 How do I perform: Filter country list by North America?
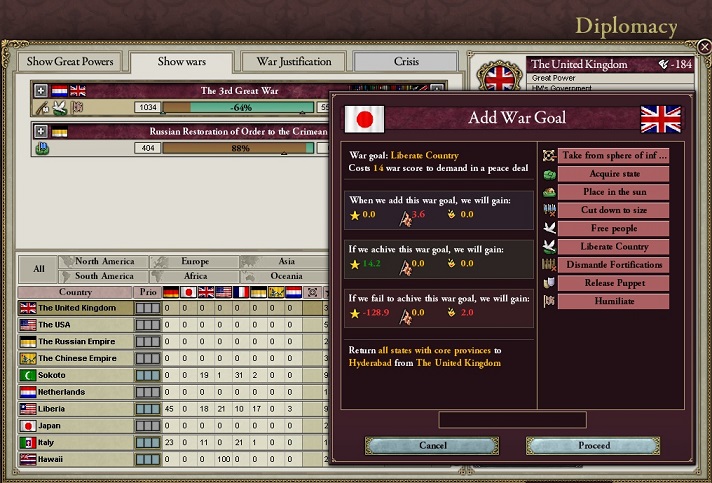[104, 262]
